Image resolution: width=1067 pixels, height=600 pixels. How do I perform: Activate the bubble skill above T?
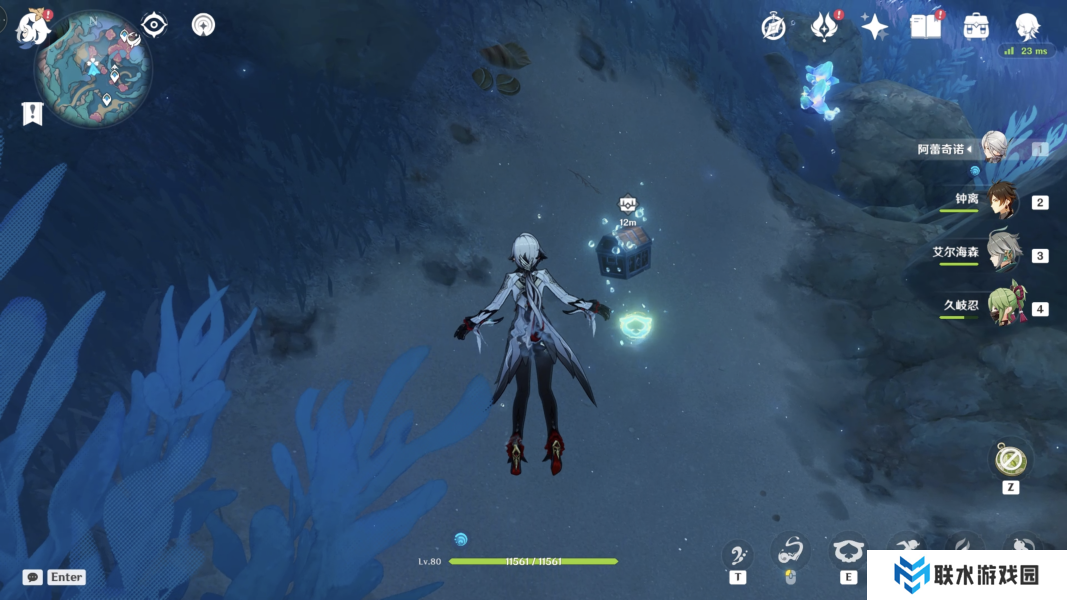pos(738,554)
